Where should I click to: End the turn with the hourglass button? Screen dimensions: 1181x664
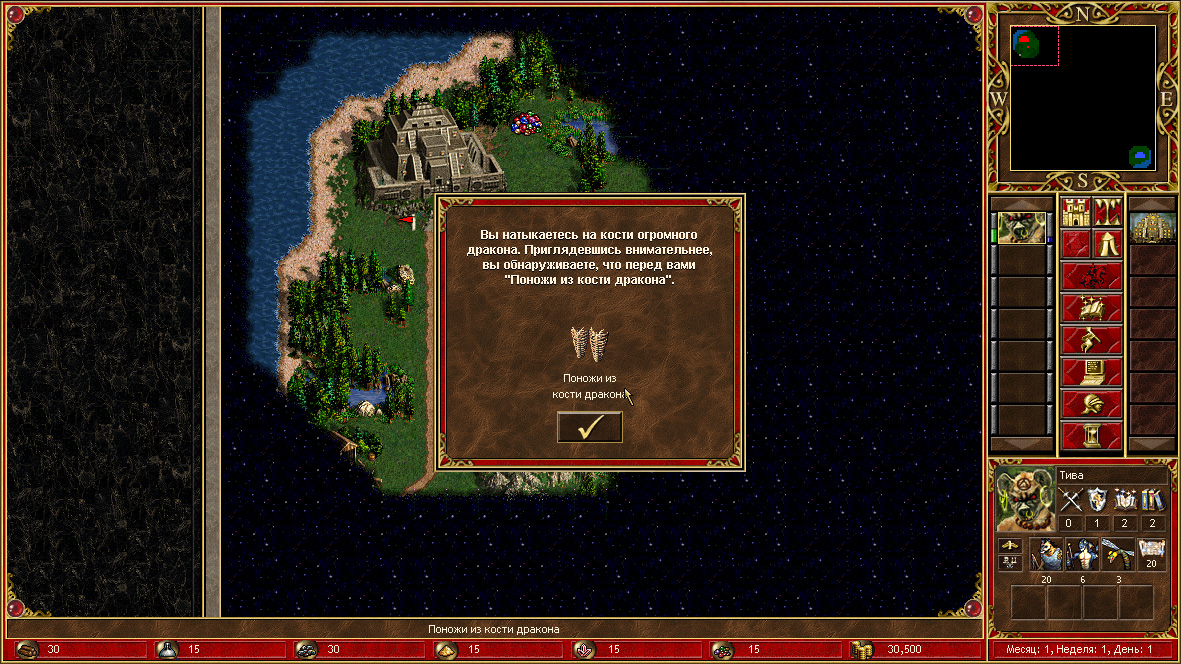[x=1091, y=436]
